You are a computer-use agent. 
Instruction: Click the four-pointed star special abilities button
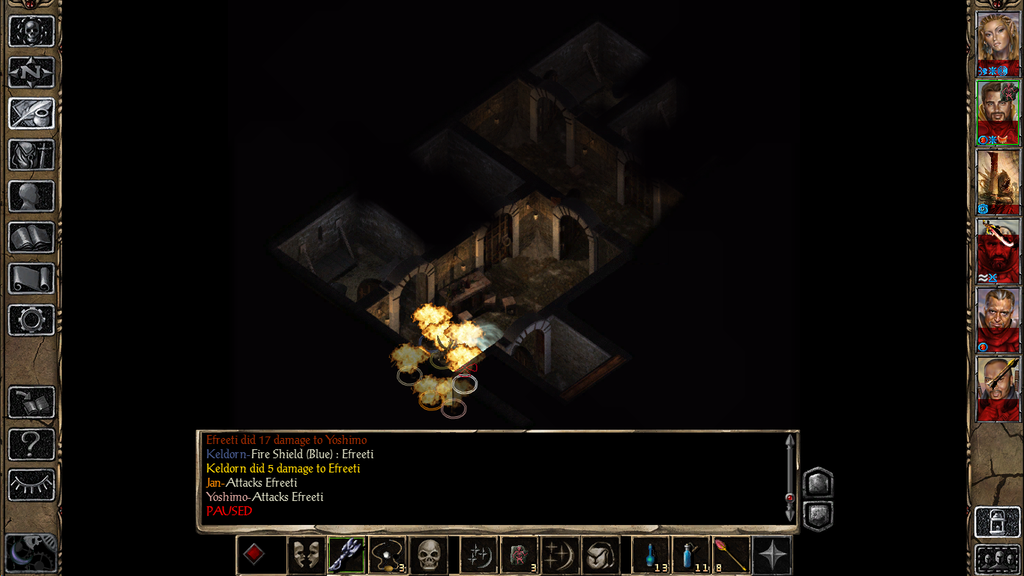(x=772, y=555)
